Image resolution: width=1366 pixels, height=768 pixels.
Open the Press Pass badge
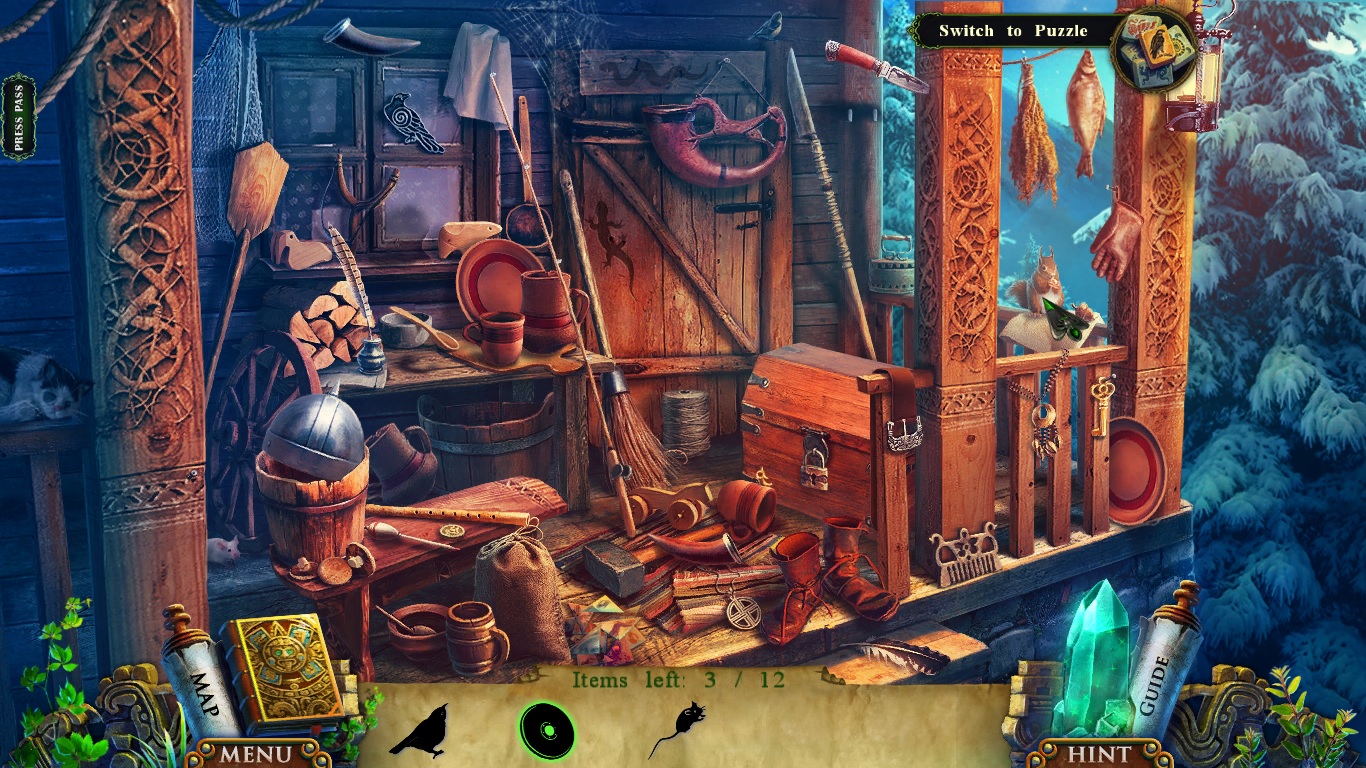point(18,116)
